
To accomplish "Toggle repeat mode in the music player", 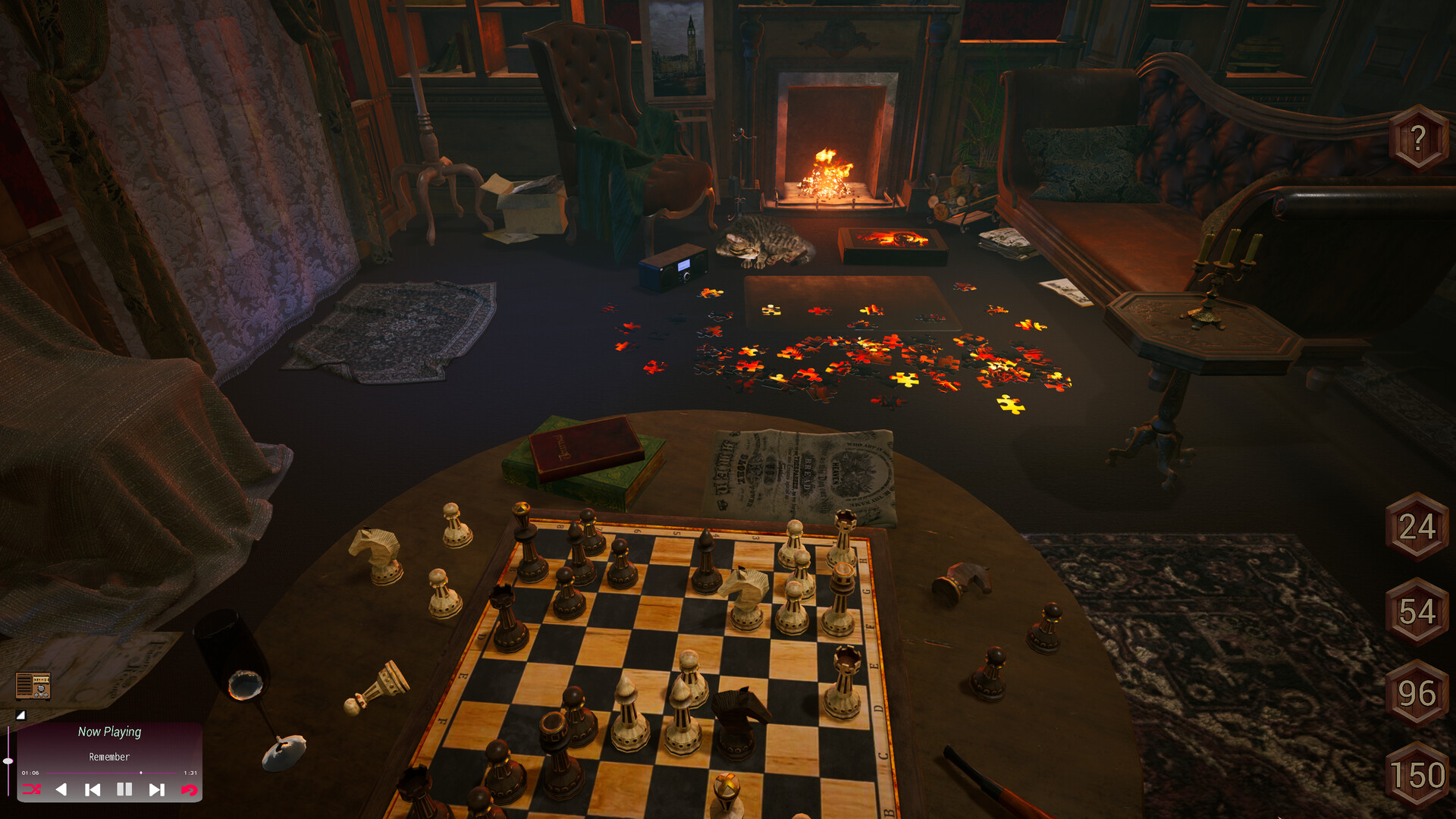I will tap(189, 789).
